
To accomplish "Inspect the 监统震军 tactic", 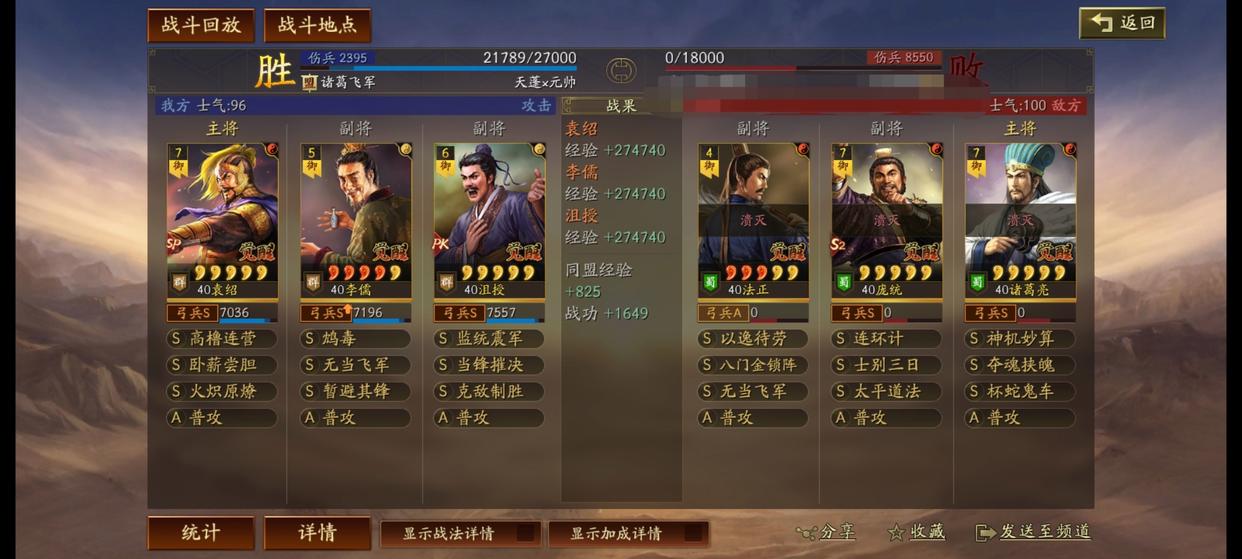I will (489, 339).
